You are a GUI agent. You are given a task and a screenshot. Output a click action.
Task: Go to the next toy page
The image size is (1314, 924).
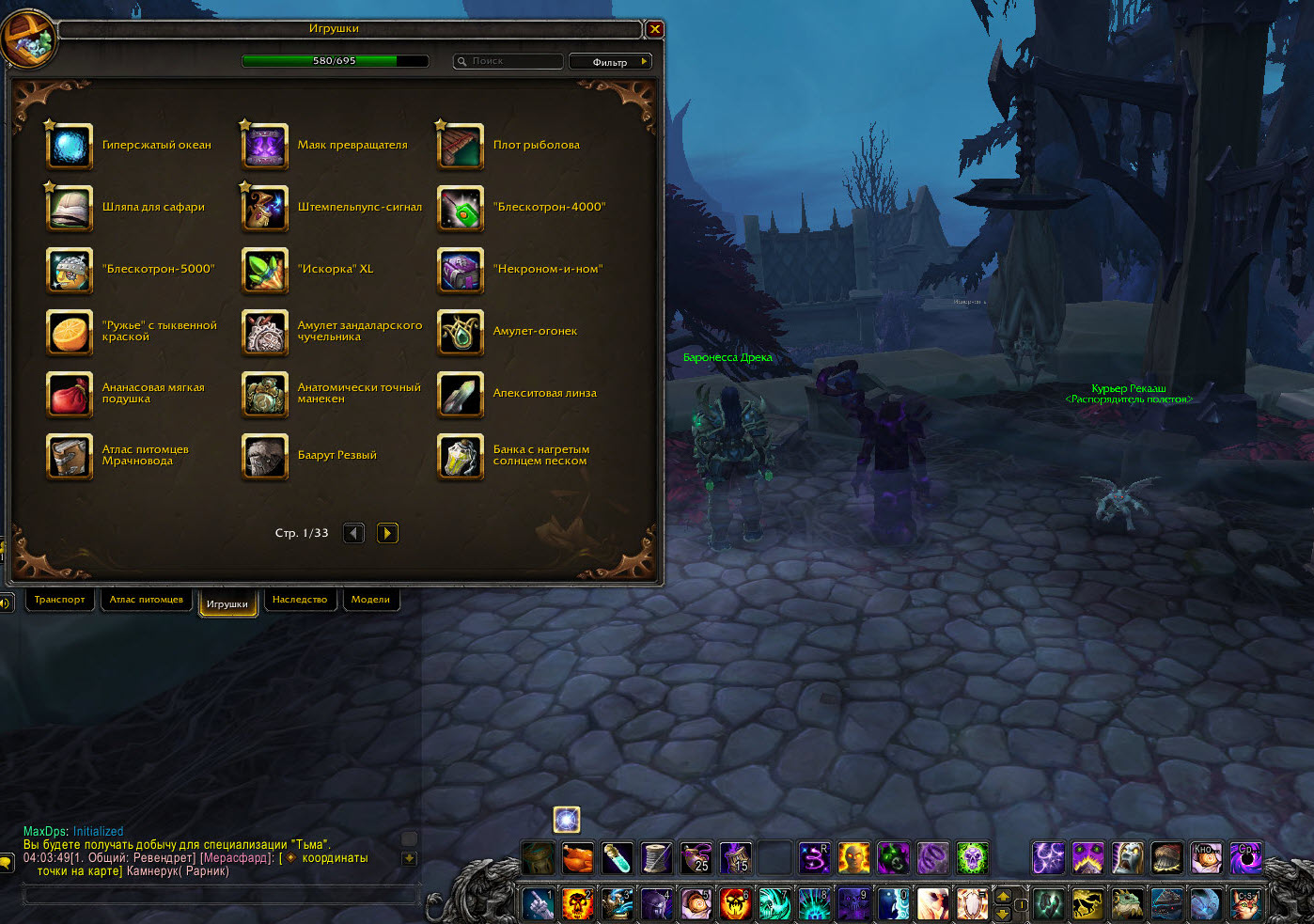click(387, 533)
